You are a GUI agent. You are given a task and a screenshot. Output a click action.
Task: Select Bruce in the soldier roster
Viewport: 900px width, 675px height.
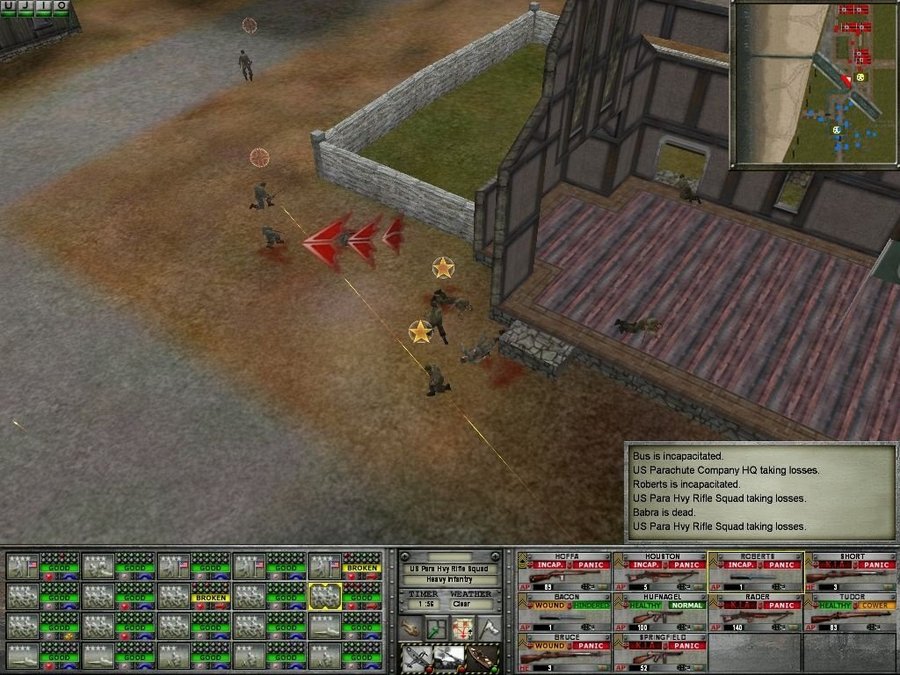(x=564, y=652)
